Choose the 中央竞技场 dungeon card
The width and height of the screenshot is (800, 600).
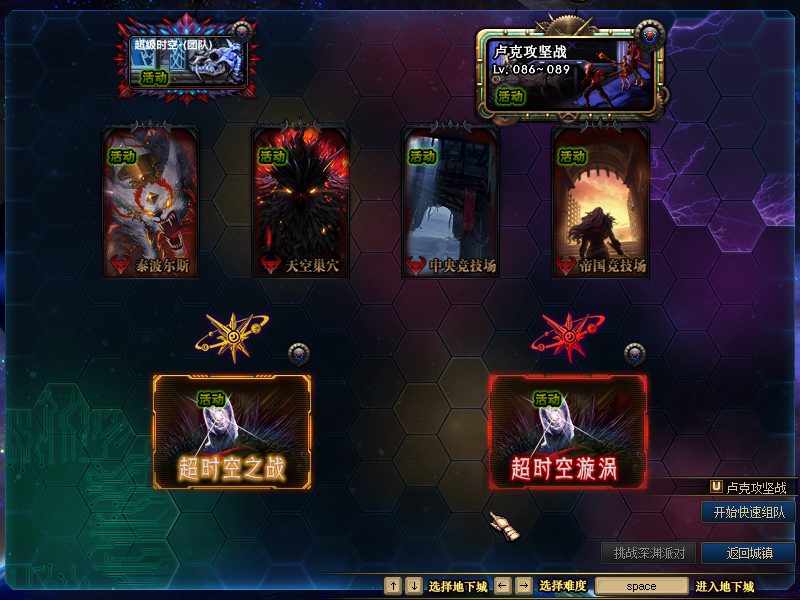(450, 203)
